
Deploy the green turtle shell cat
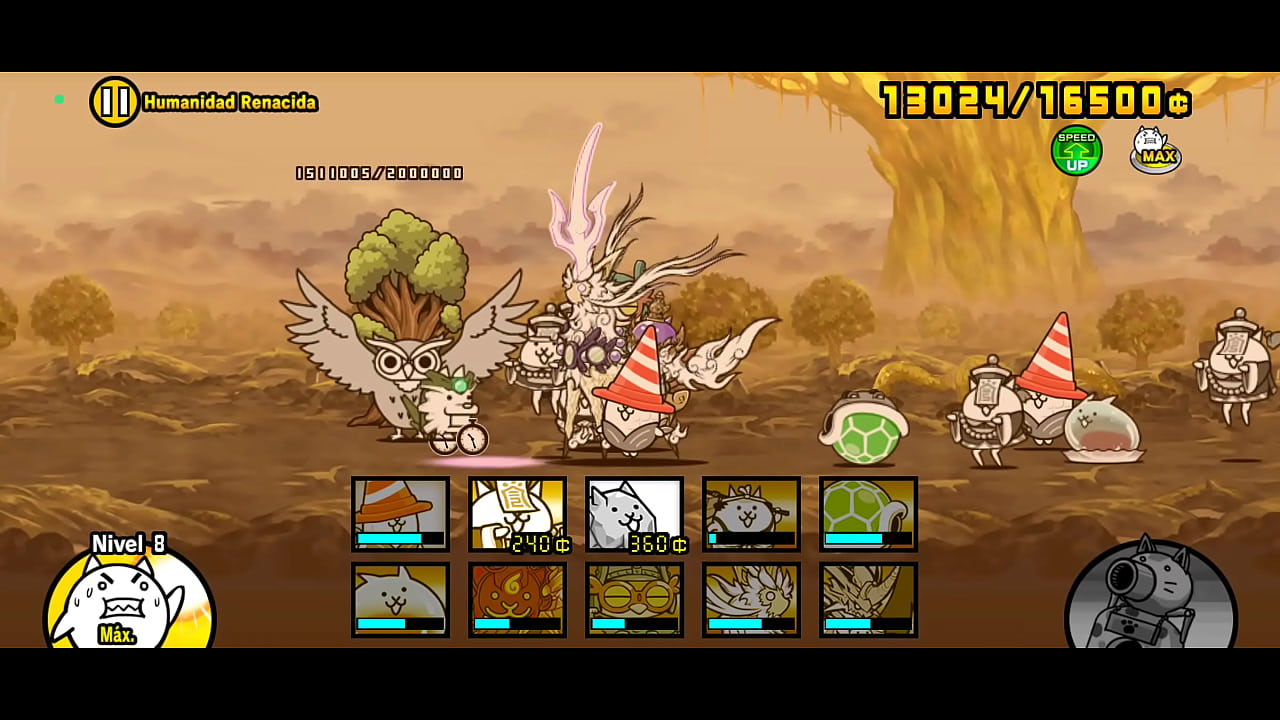coord(868,514)
